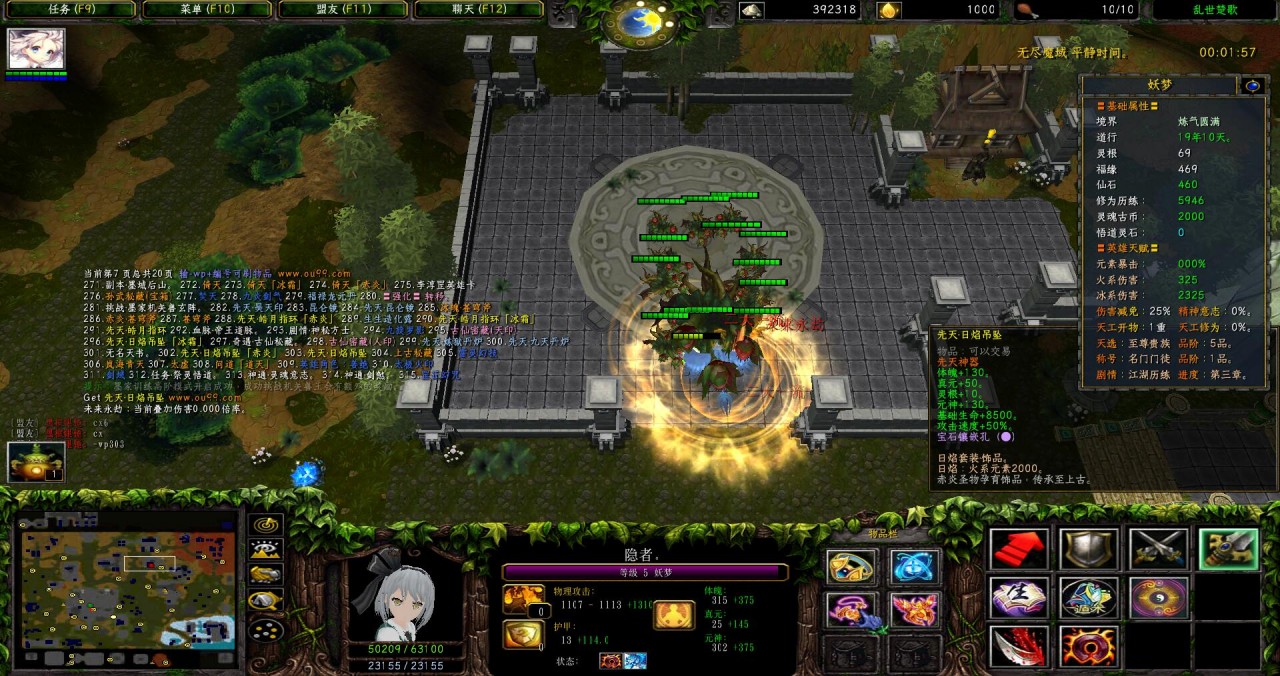The image size is (1280, 676).
Task: Open the yin-yang circle ability
Action: tap(1159, 598)
